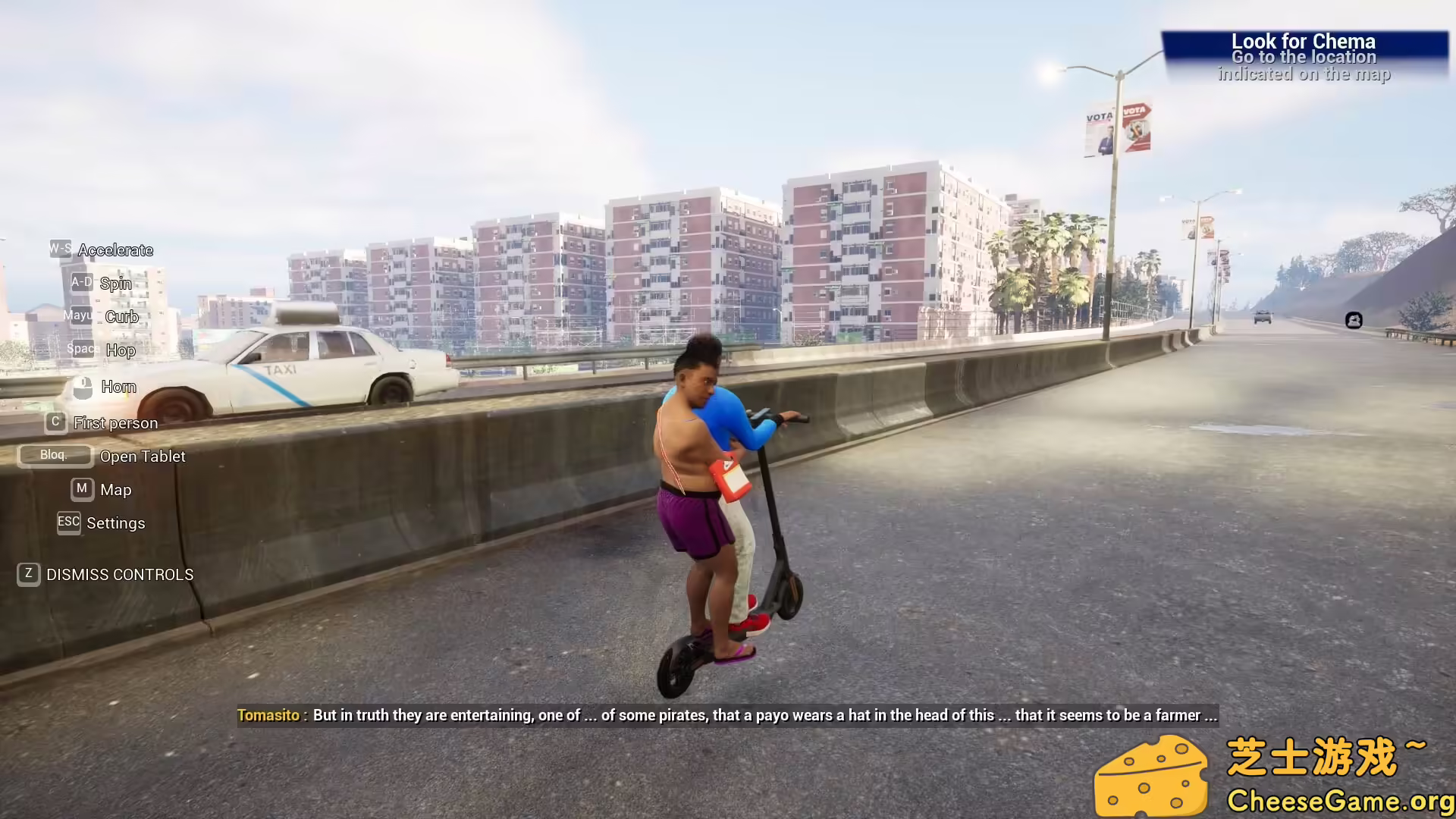
Task: Dismiss controls using the Z key prompt
Action: 29,575
